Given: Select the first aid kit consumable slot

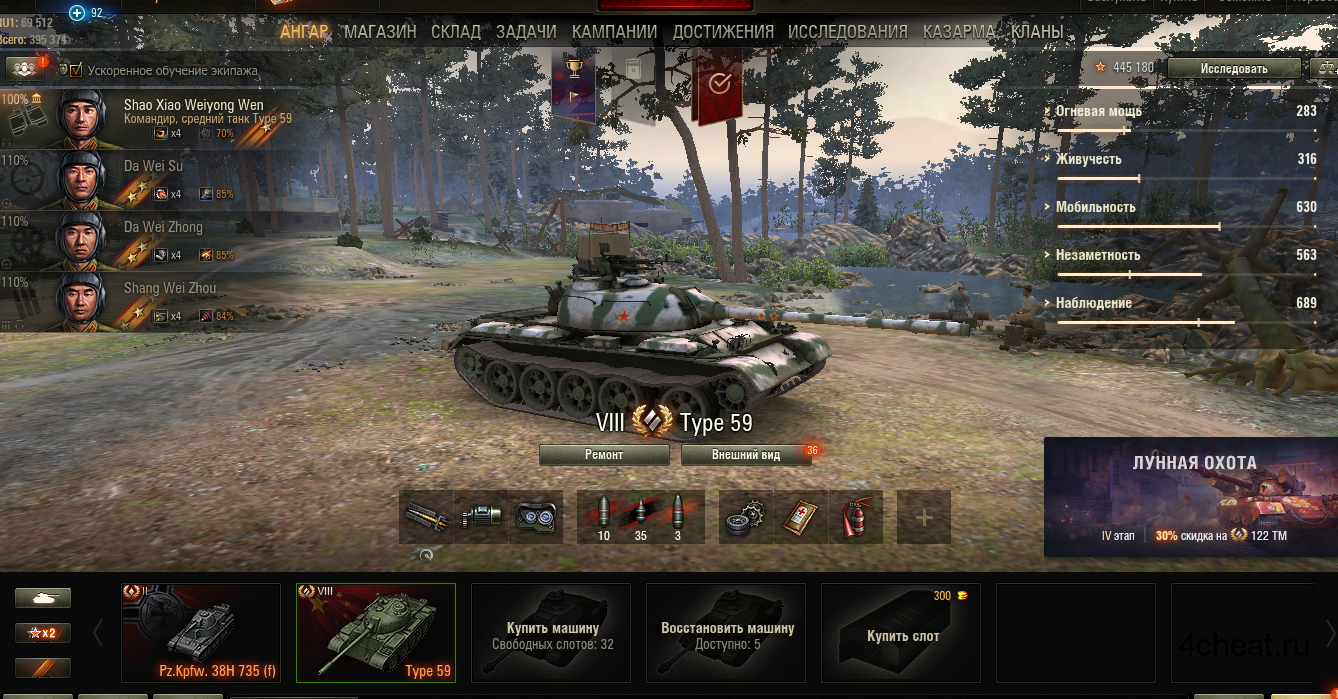Looking at the screenshot, I should click(x=801, y=516).
